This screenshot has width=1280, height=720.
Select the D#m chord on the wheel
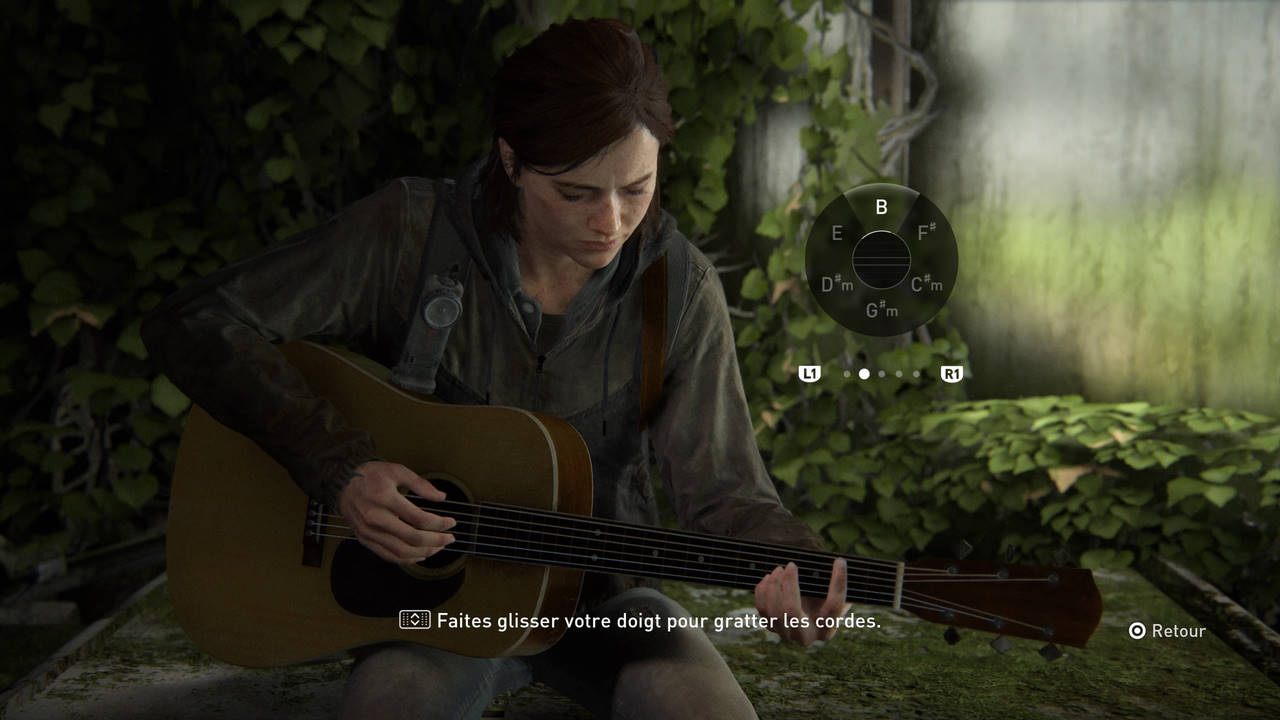tap(836, 285)
